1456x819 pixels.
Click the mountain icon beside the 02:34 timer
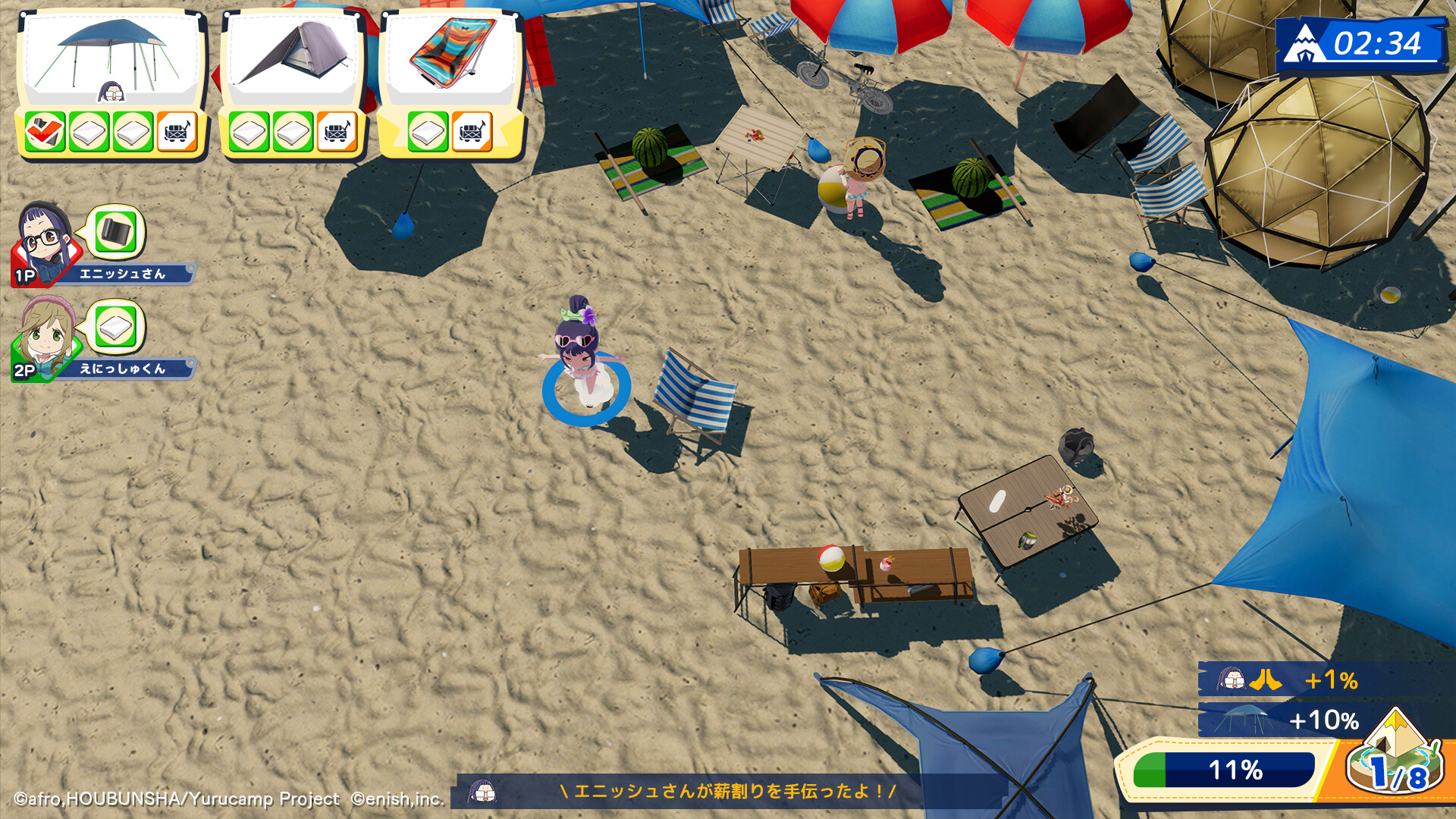[x=1306, y=44]
